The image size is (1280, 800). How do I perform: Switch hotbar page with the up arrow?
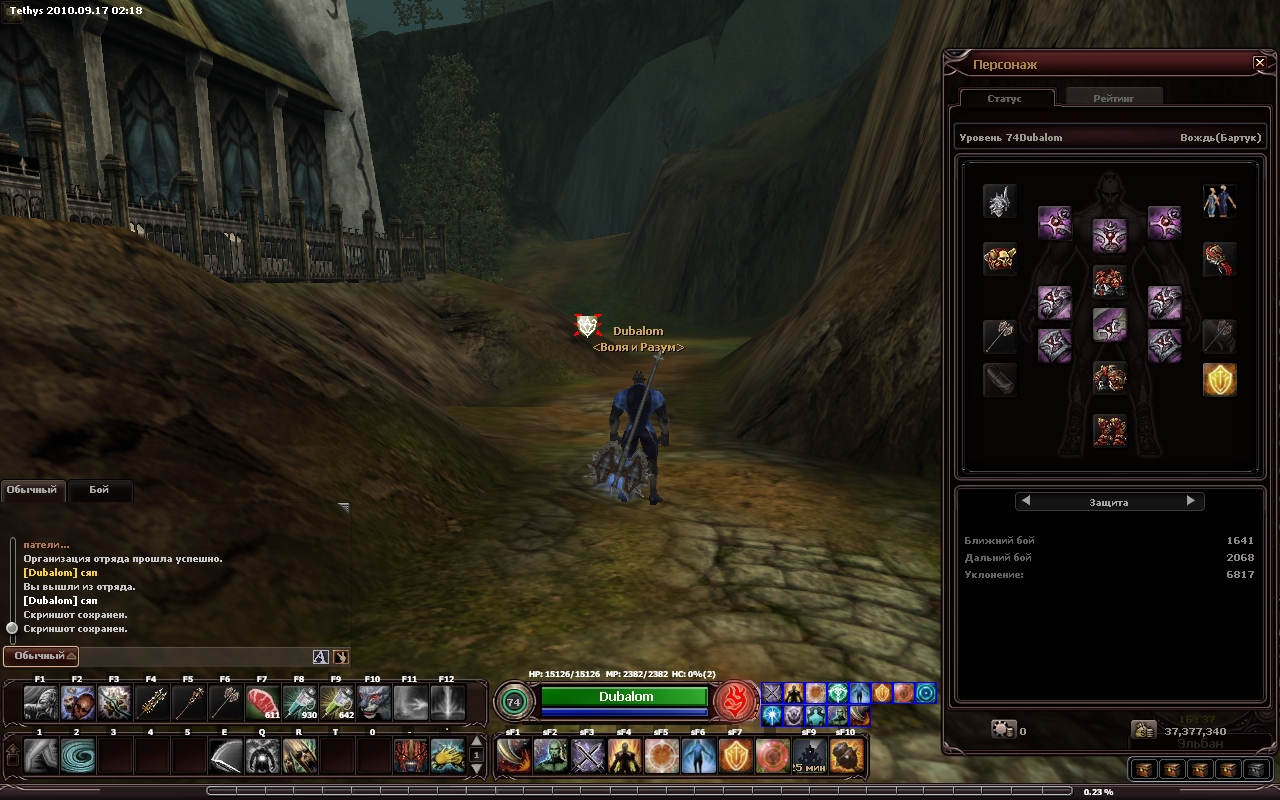pyautogui.click(x=477, y=742)
